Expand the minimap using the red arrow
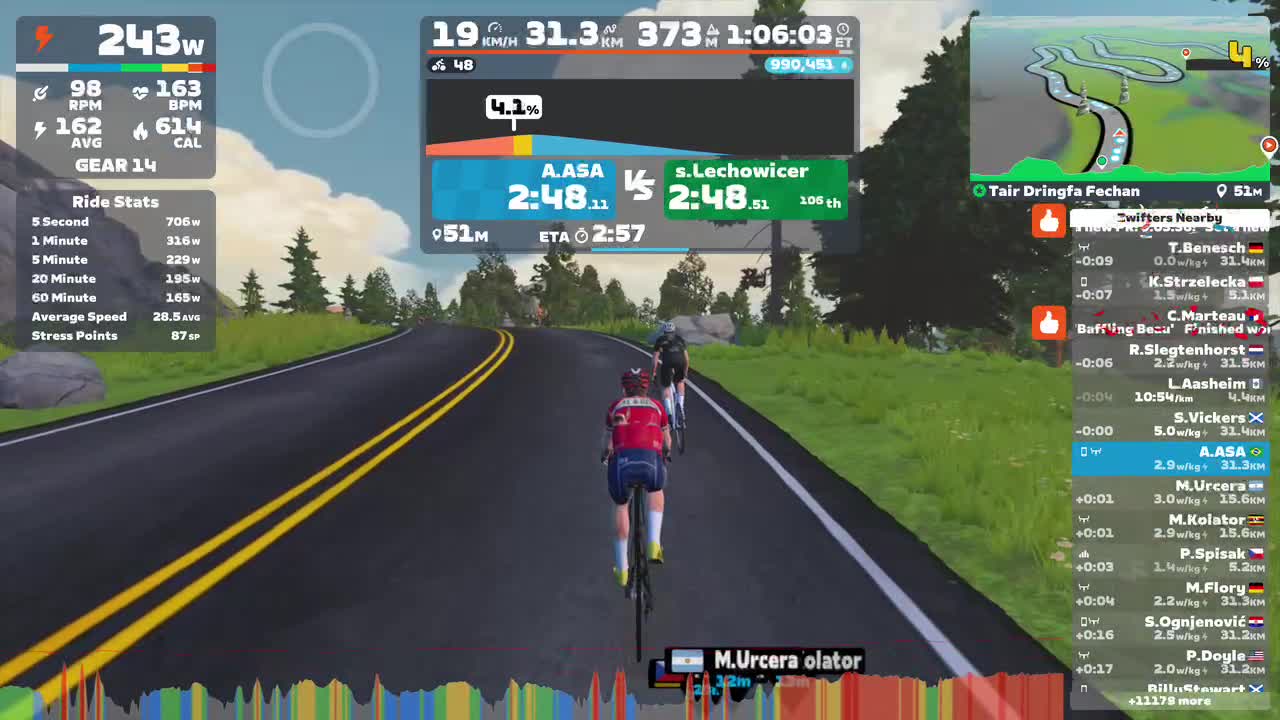The image size is (1280, 720). click(x=1269, y=146)
